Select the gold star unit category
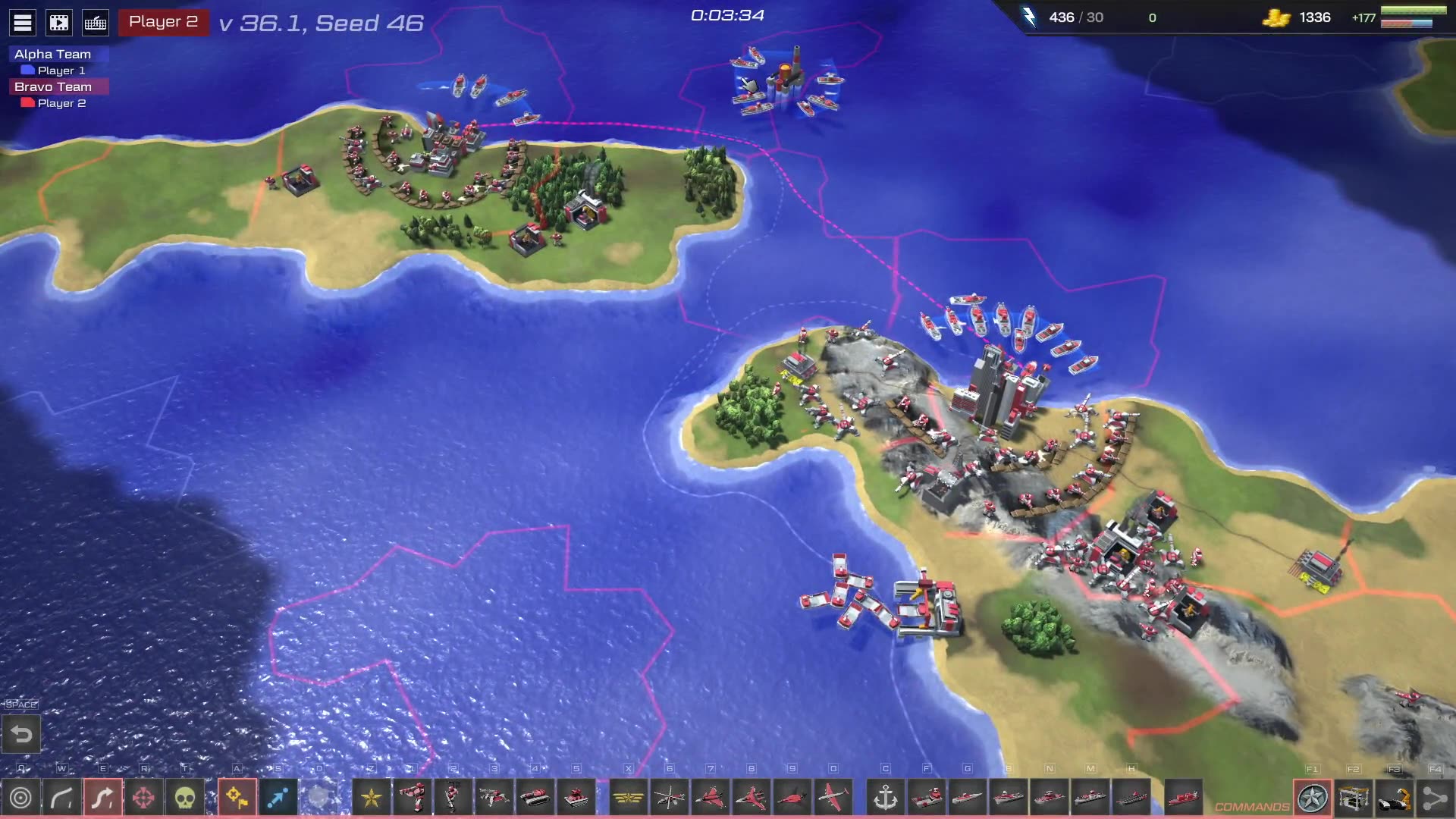 click(x=372, y=798)
